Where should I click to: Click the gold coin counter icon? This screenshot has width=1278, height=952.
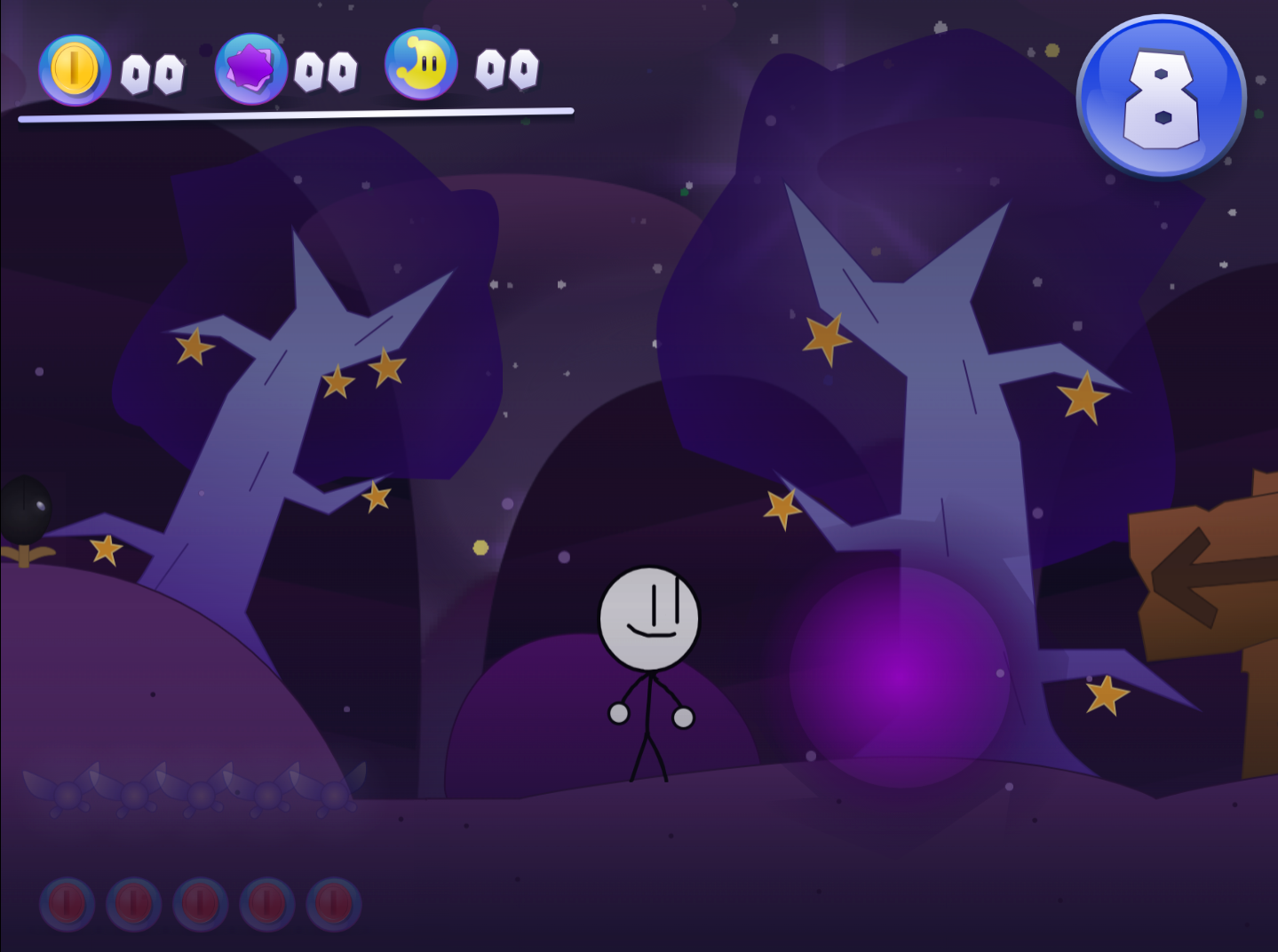75,67
